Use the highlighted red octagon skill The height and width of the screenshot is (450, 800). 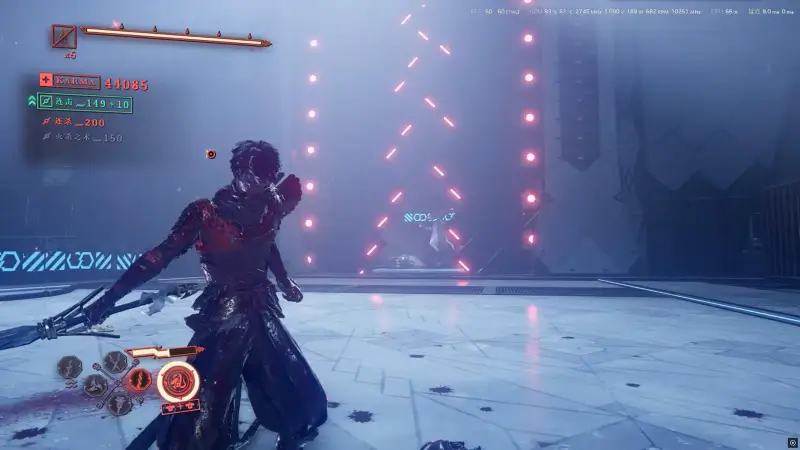(x=139, y=380)
